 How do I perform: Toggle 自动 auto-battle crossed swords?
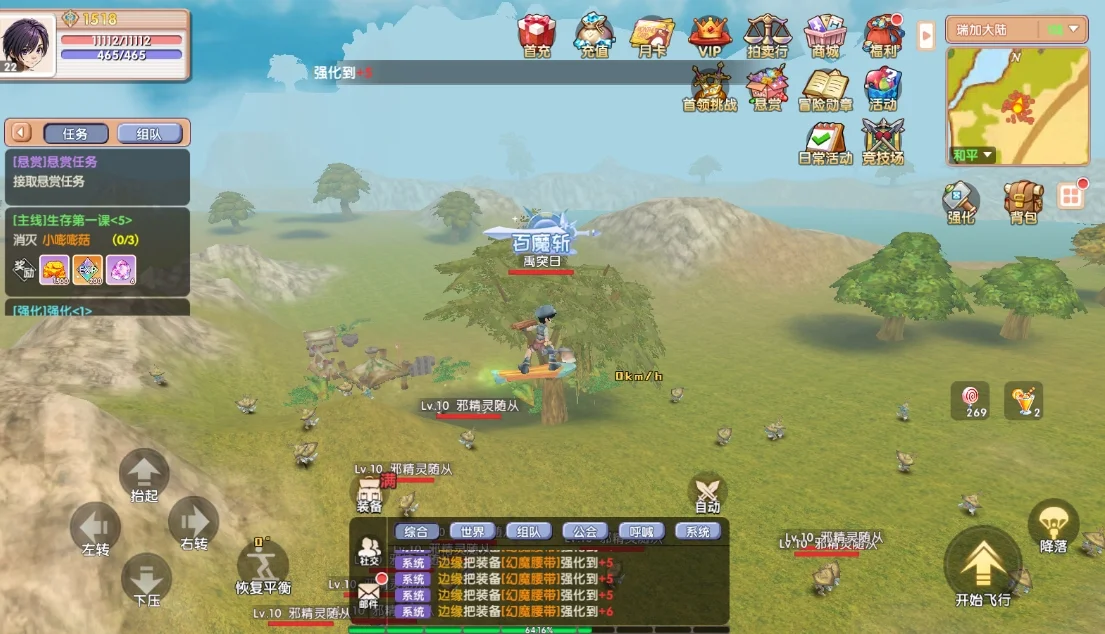pos(708,492)
